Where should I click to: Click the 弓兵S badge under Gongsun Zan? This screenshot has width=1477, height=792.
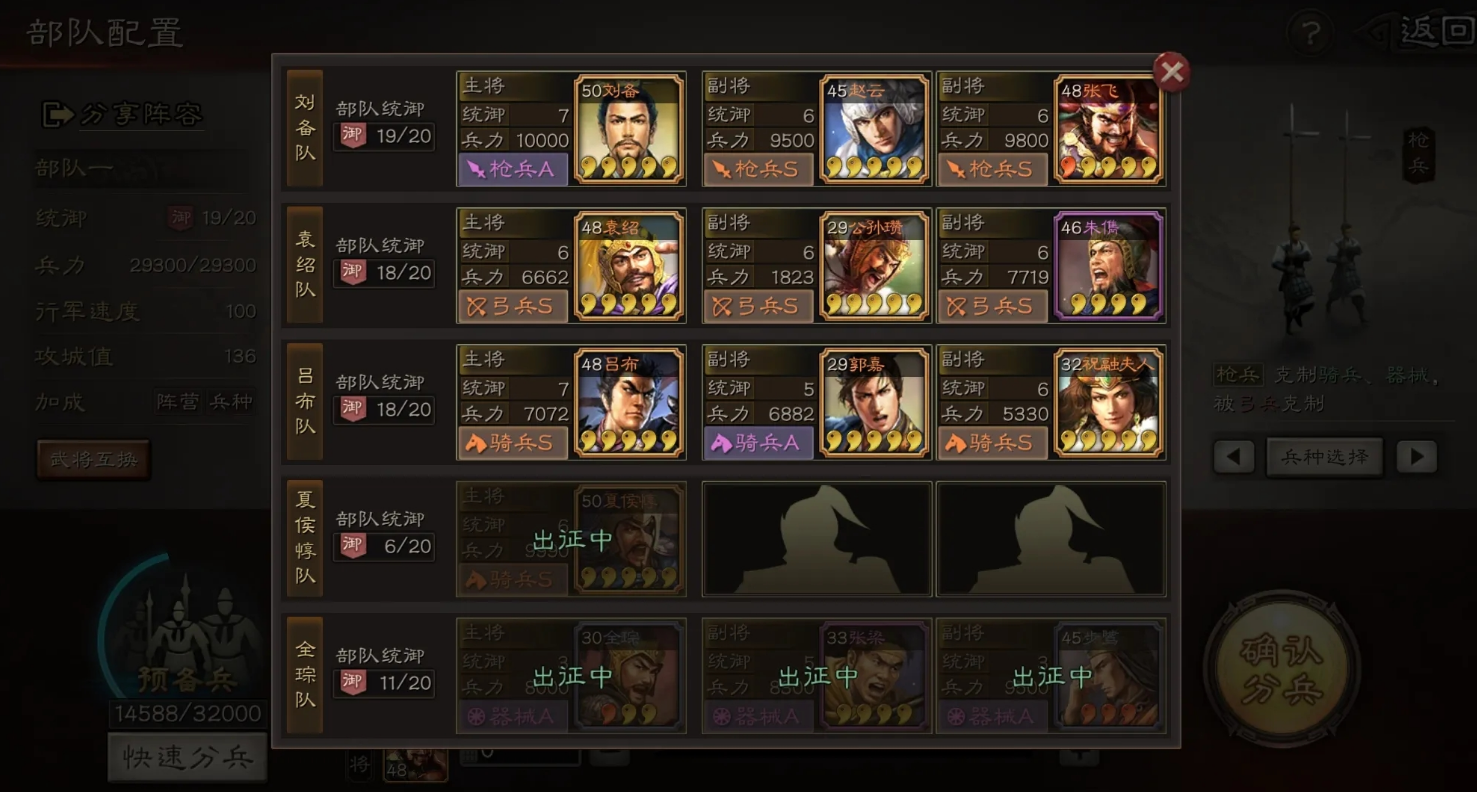[758, 307]
